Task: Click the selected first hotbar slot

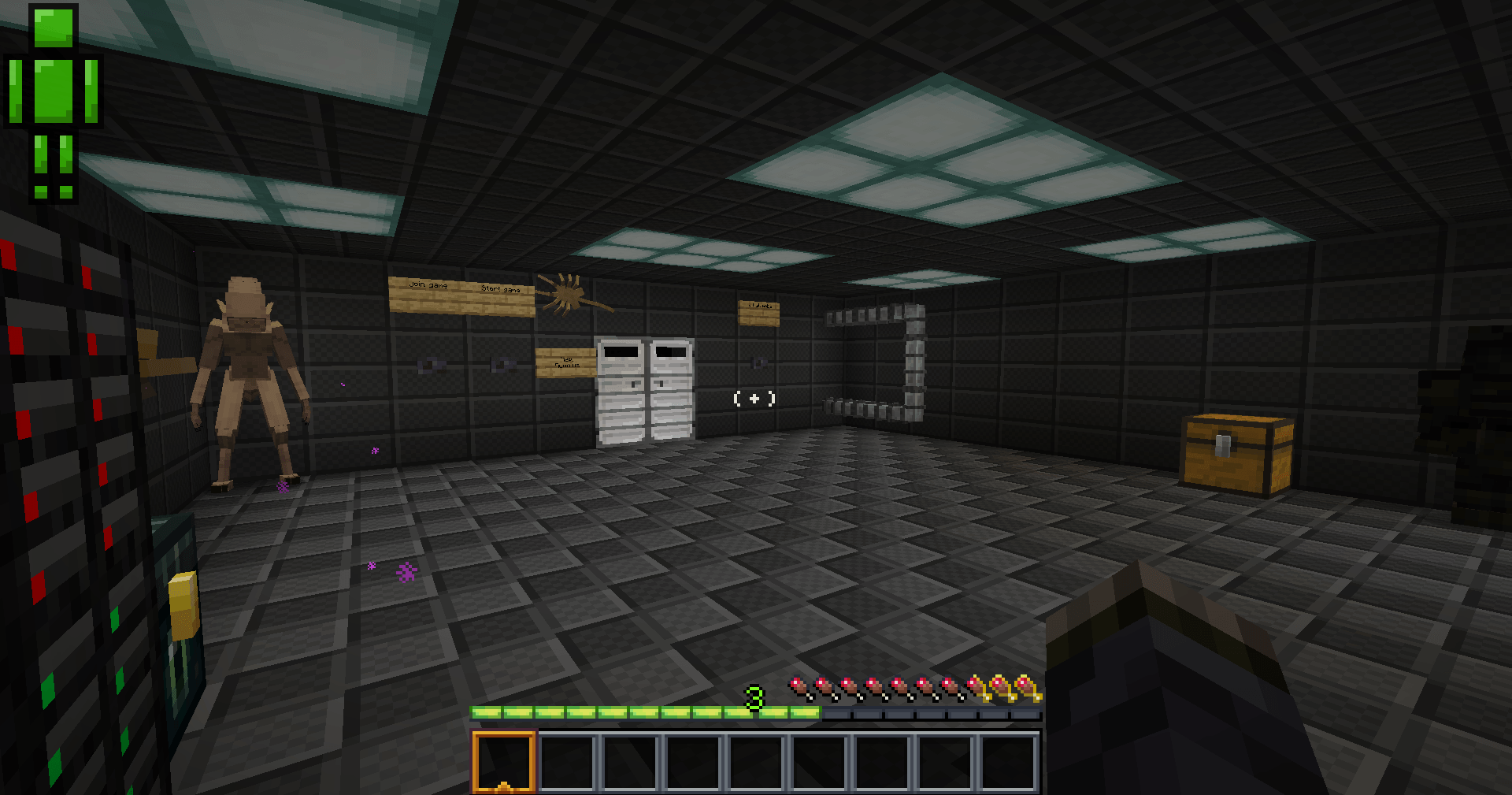Action: coord(503,761)
